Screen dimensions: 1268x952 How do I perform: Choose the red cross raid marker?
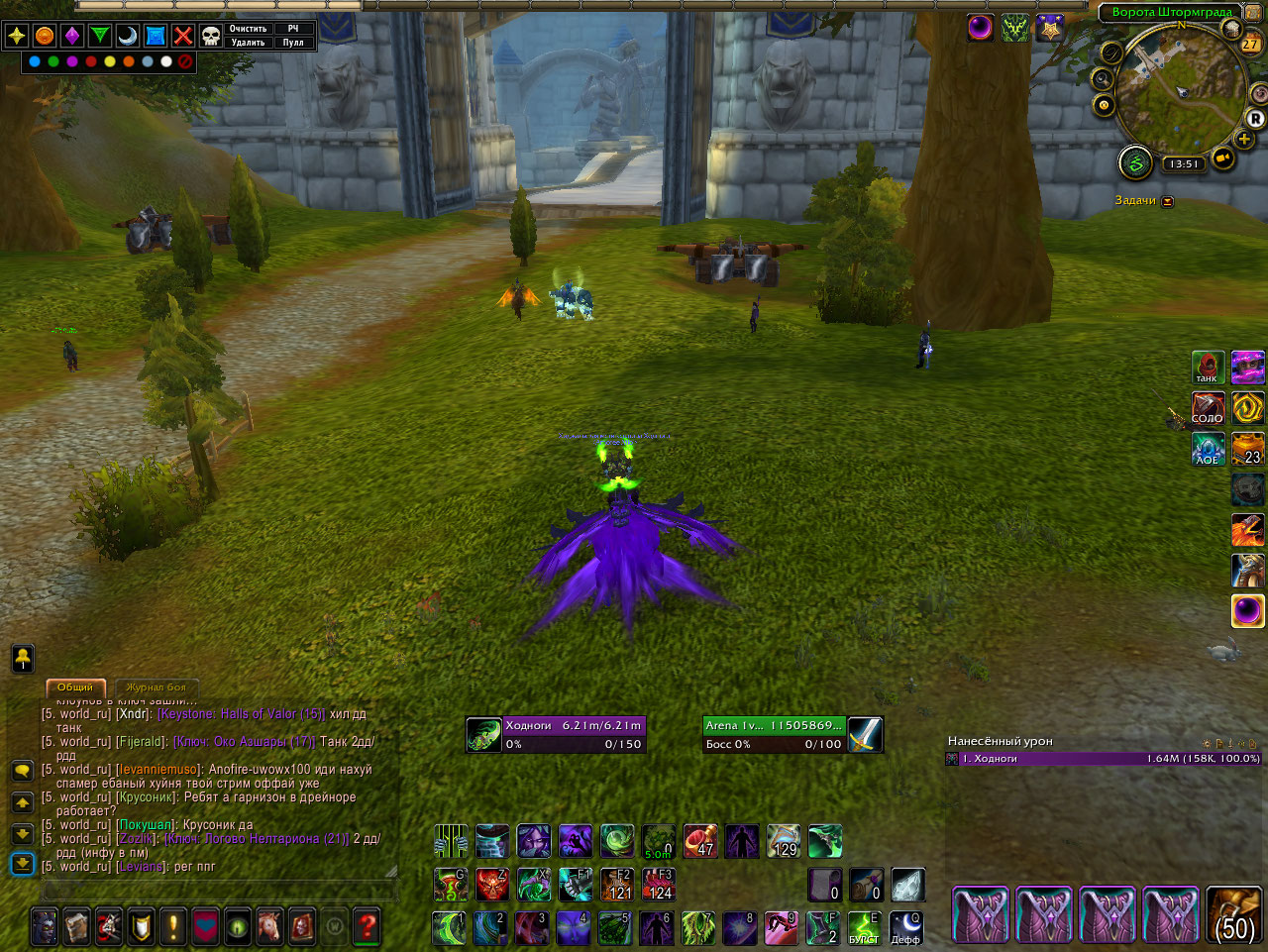point(183,36)
